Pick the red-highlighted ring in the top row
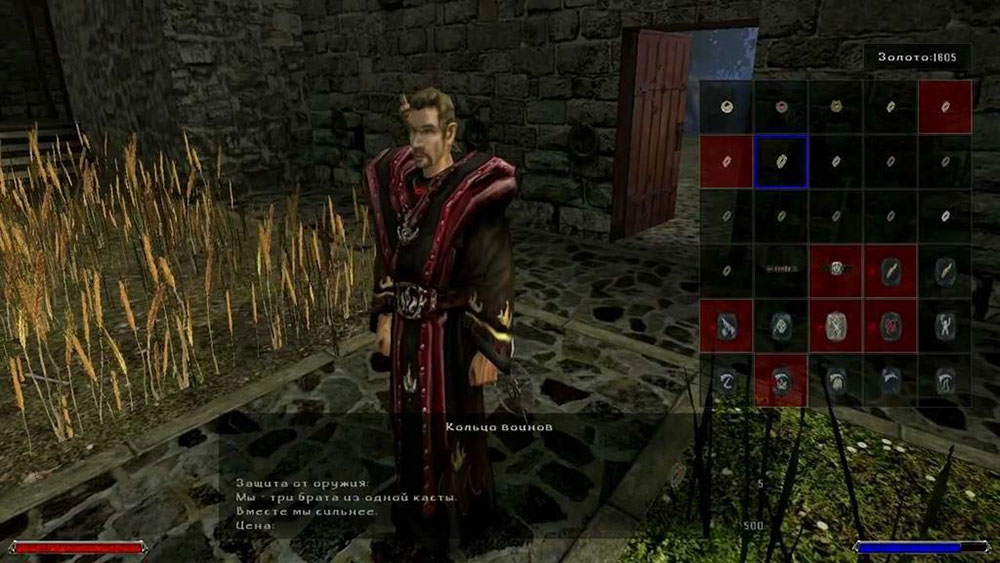This screenshot has height=563, width=1000. [x=945, y=107]
